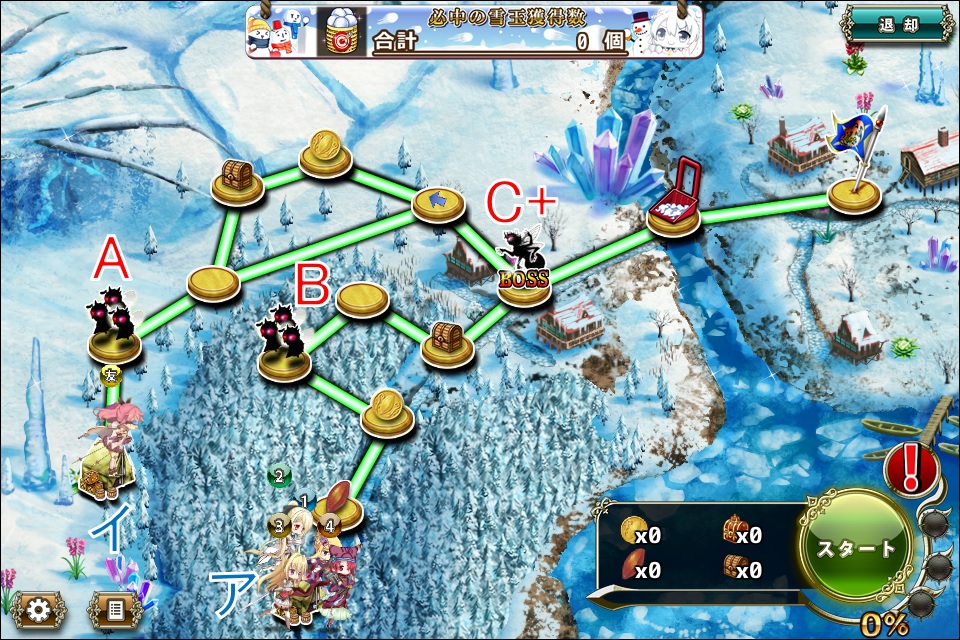
Task: Open the document list icon
Action: (114, 608)
